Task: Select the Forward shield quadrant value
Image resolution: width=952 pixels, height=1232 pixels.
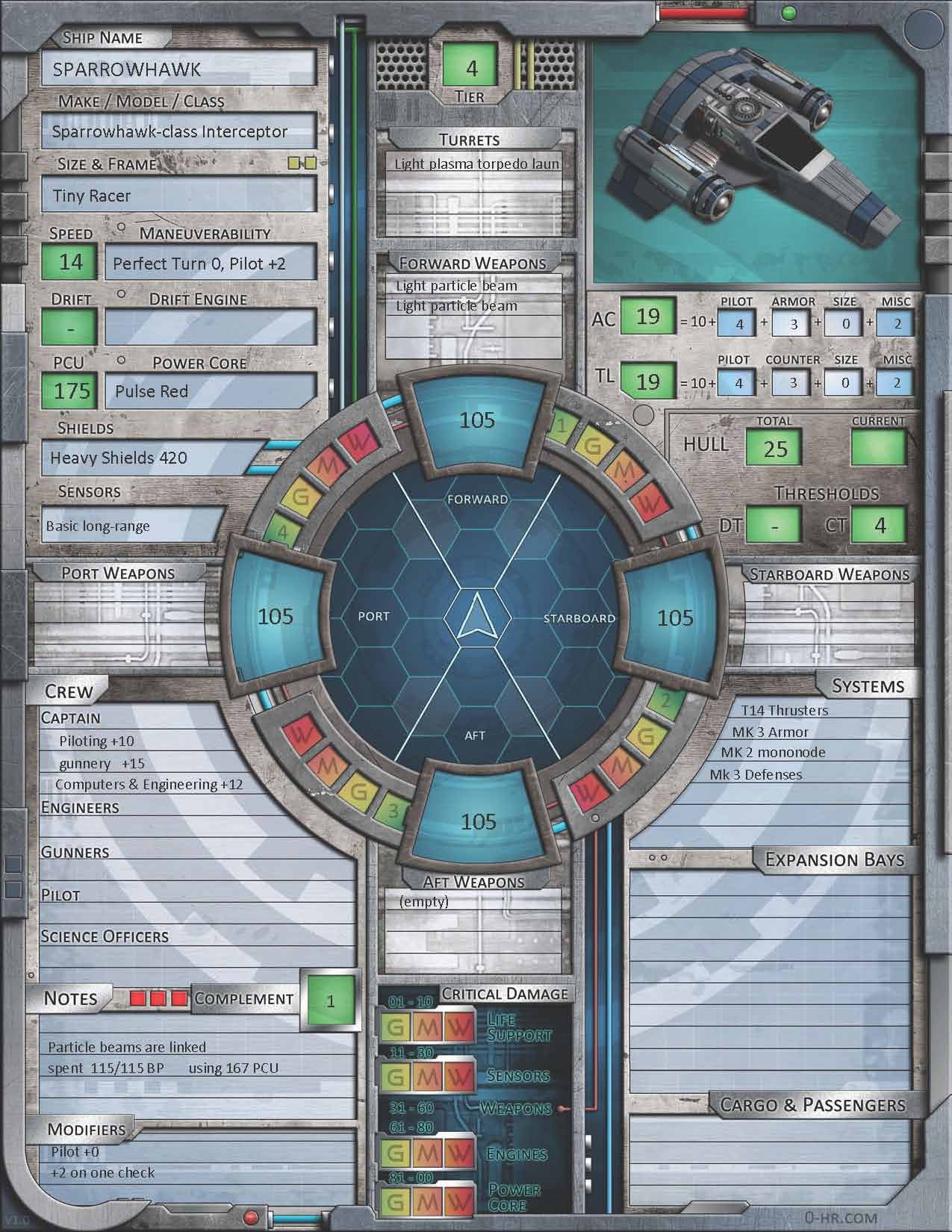Action: (x=477, y=420)
